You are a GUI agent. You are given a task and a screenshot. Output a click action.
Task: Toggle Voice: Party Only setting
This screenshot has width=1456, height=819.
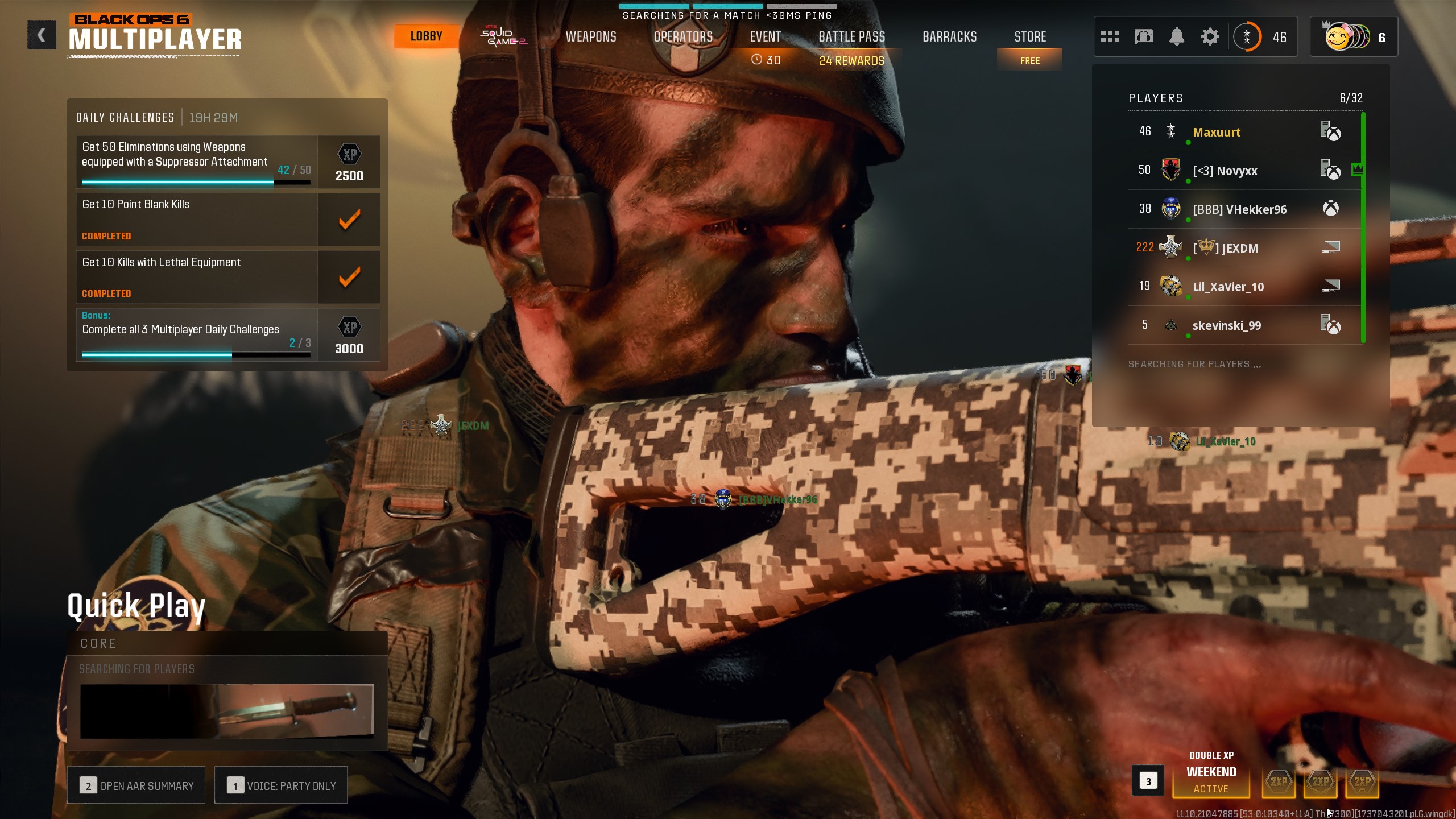[x=281, y=785]
